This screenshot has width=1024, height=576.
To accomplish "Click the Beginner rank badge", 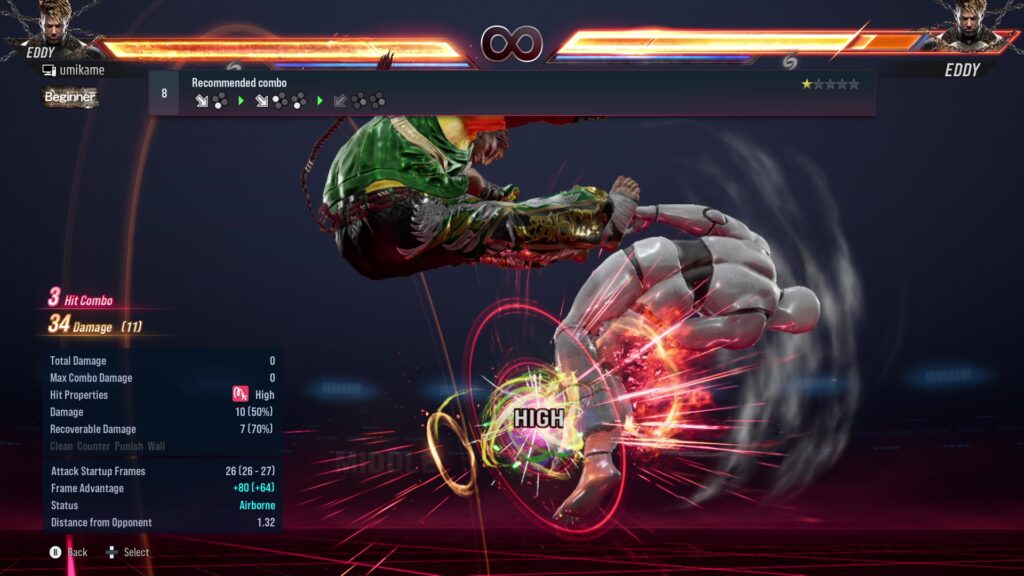I will point(69,97).
